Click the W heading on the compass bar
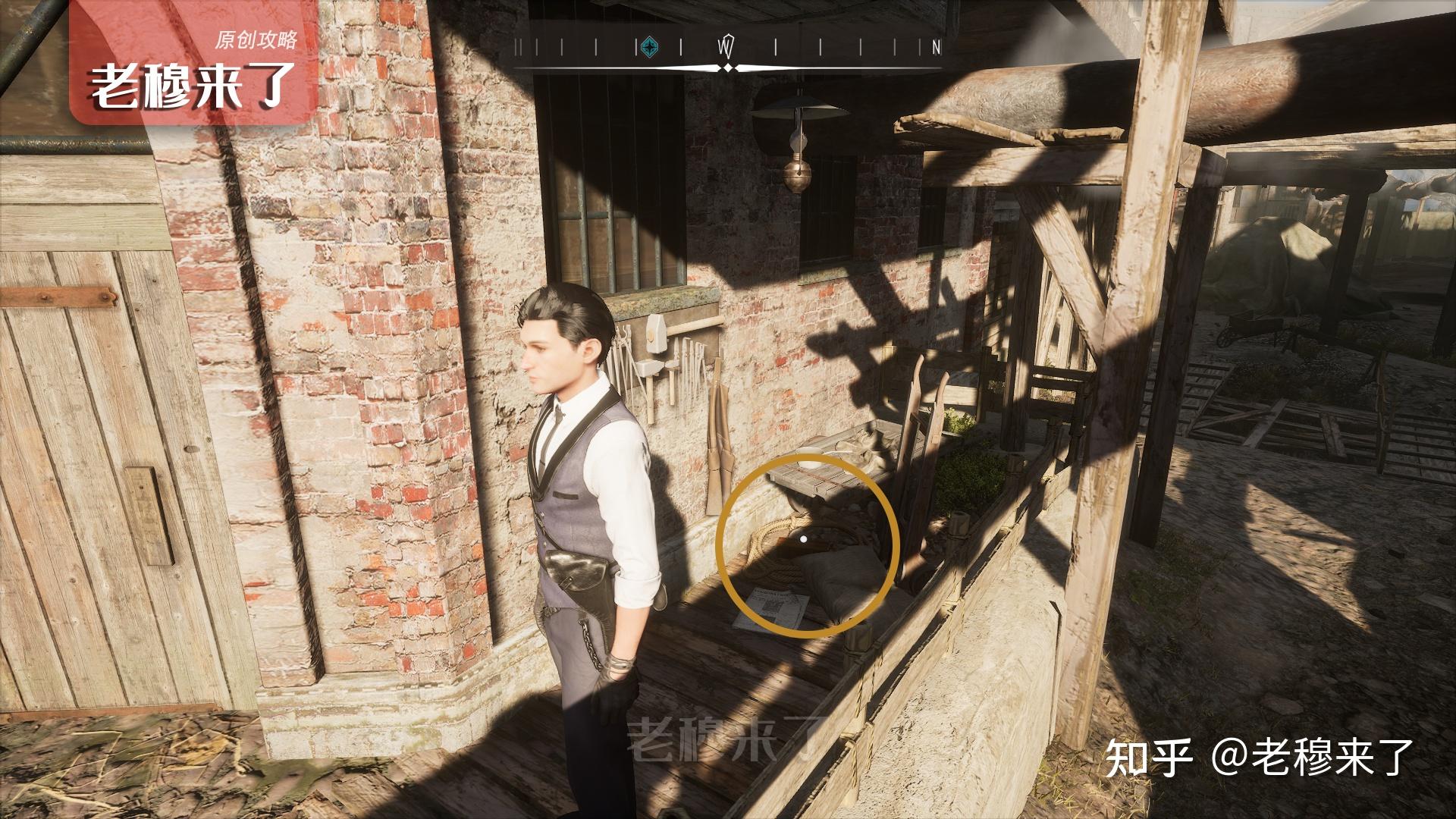 [726, 47]
